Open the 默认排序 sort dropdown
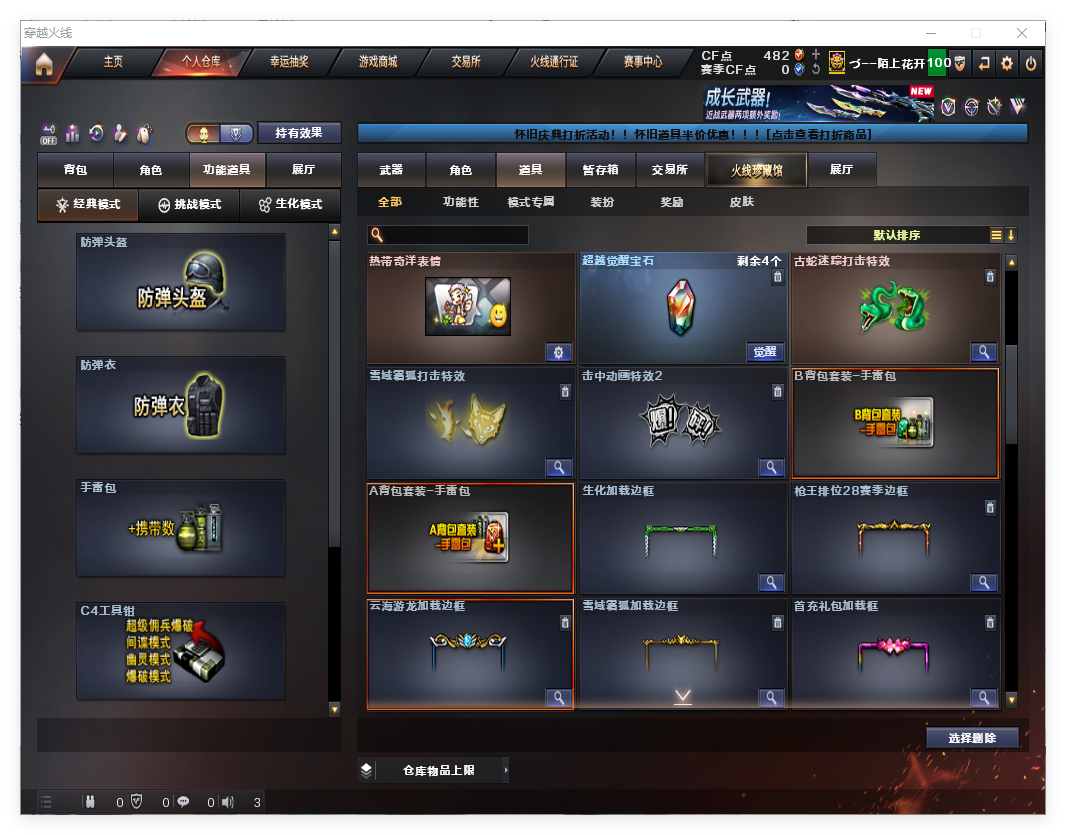1066x835 pixels. (897, 235)
